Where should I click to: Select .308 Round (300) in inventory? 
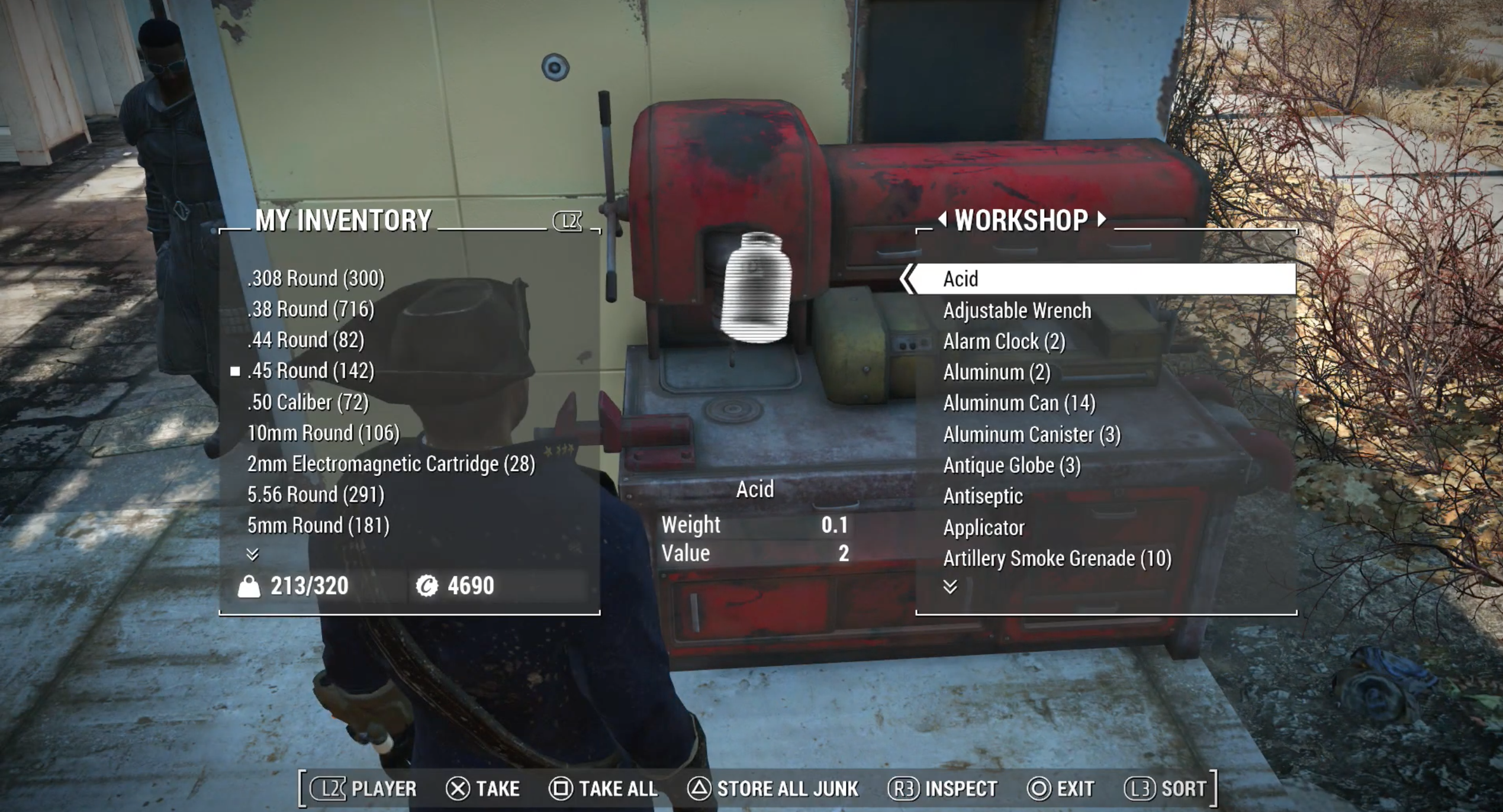tap(316, 278)
